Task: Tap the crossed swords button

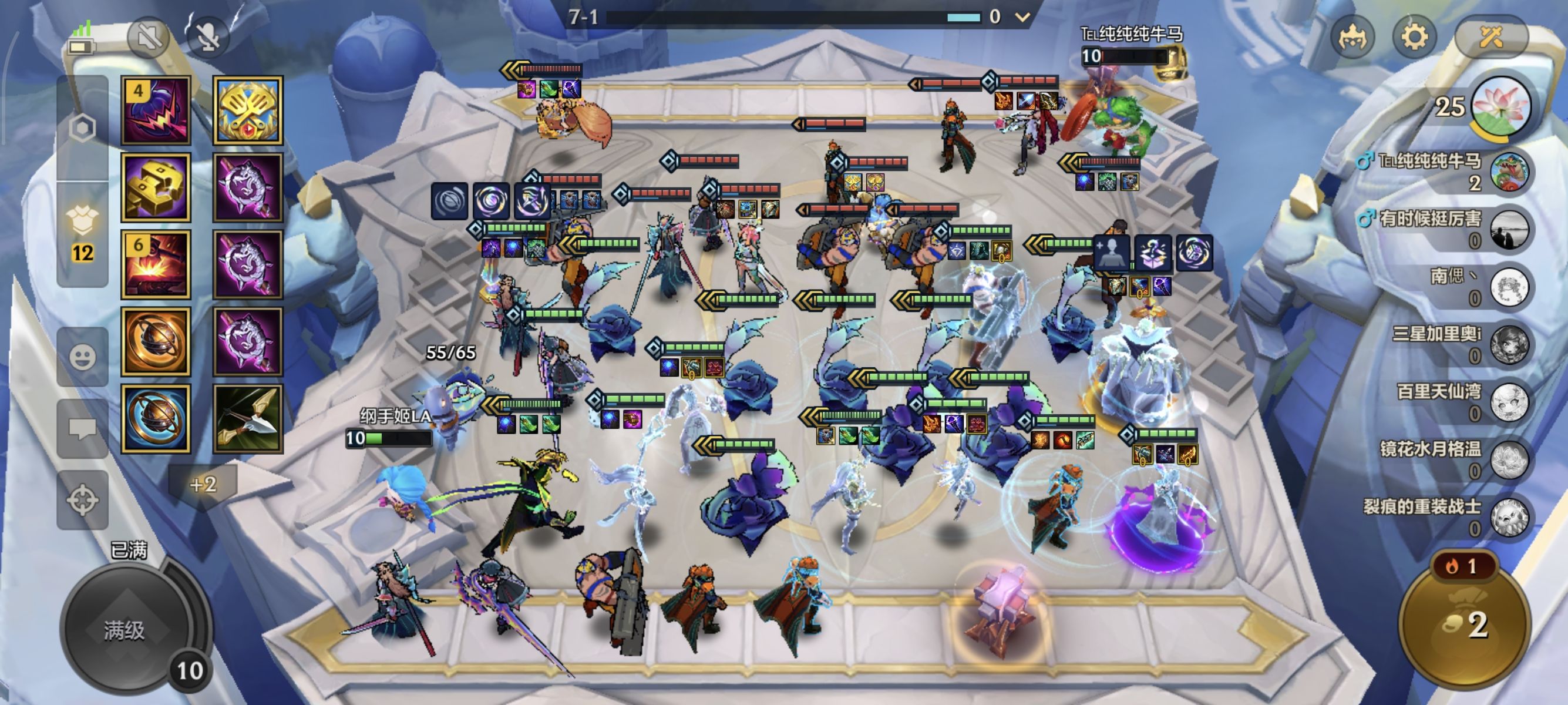Action: (1490, 38)
